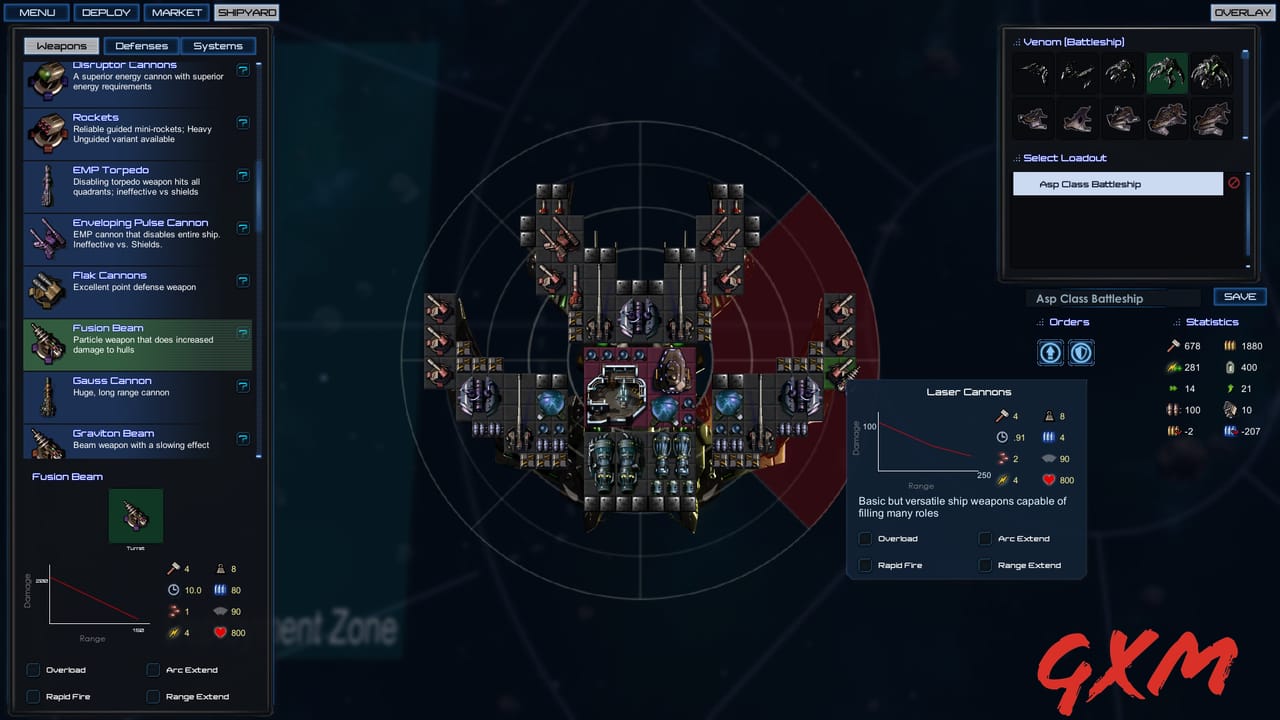The height and width of the screenshot is (720, 1280).
Task: Select the Asp Class Battleship loadout
Action: [x=1117, y=183]
